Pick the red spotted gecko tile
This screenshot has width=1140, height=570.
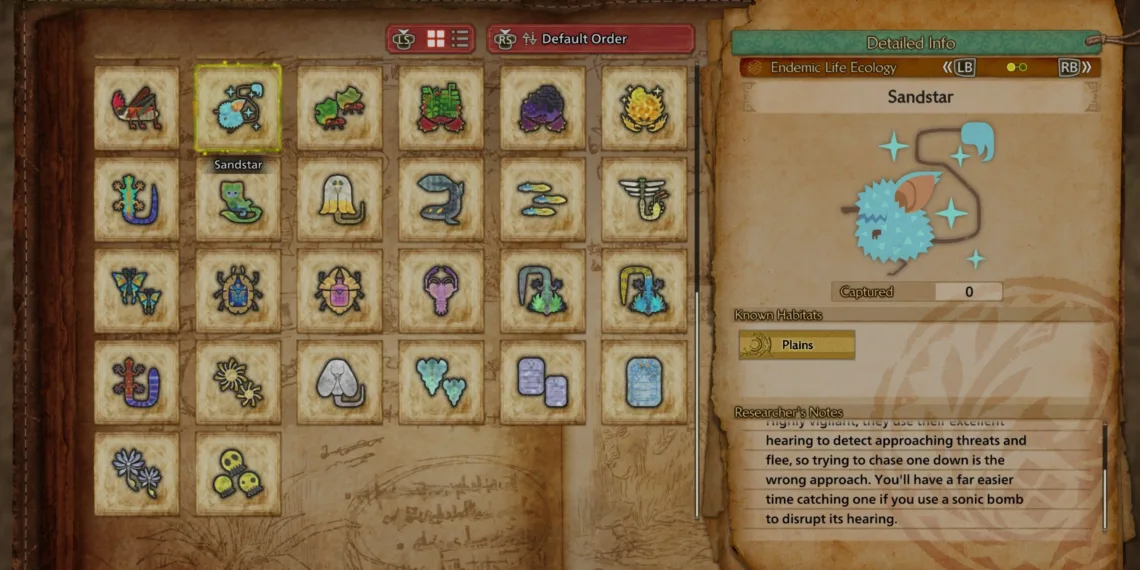(x=137, y=382)
